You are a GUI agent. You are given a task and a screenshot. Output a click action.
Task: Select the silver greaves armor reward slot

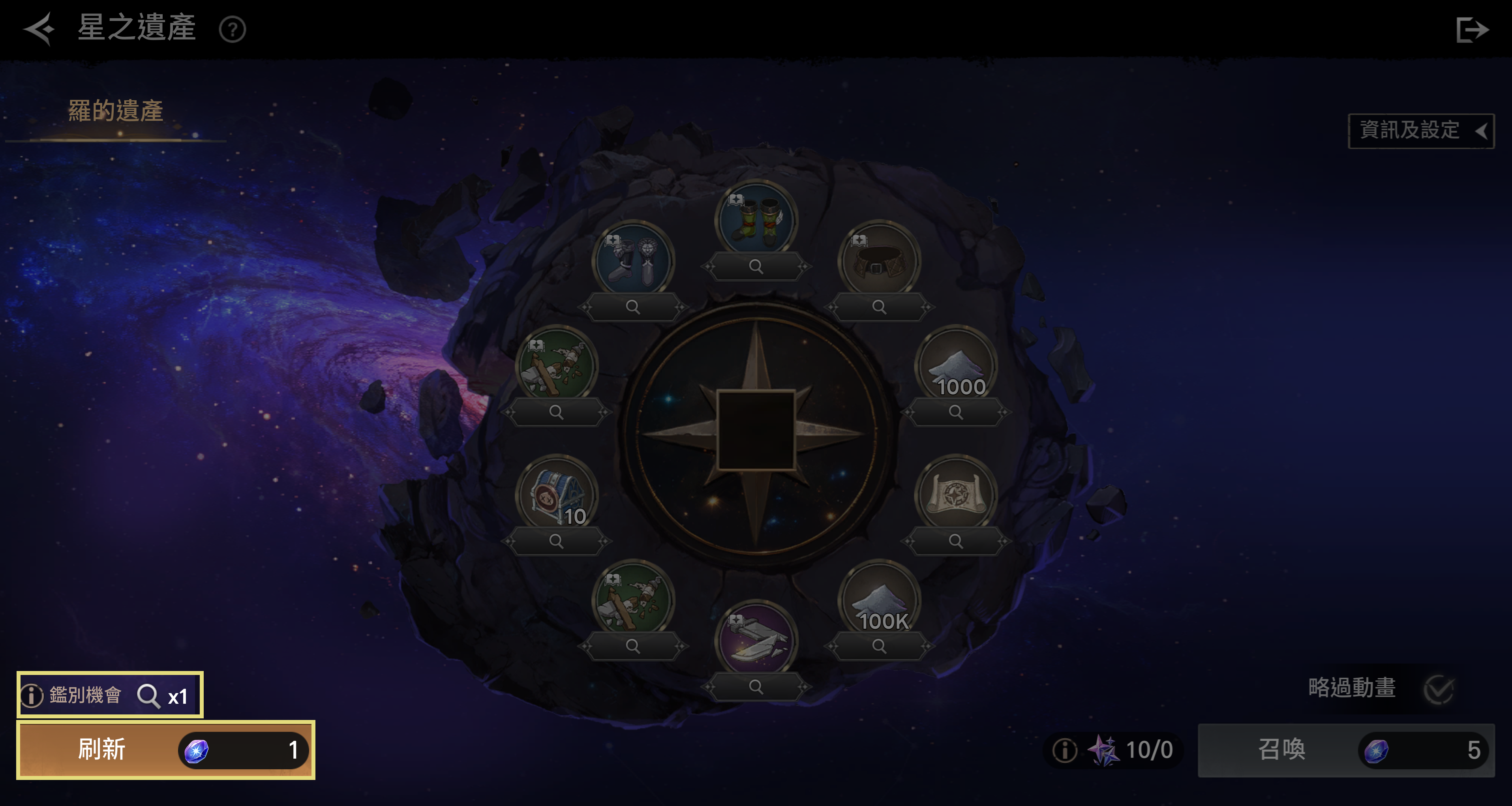click(x=633, y=260)
